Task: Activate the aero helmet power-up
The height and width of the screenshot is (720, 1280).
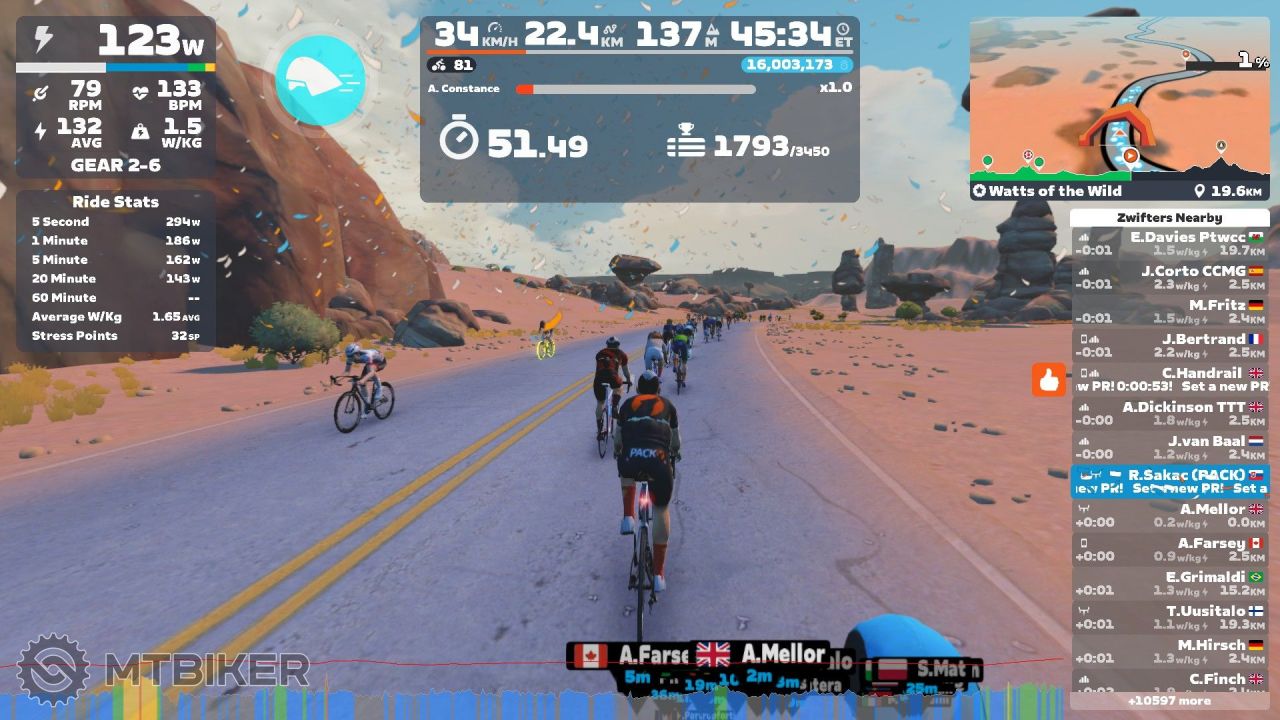Action: tap(320, 81)
